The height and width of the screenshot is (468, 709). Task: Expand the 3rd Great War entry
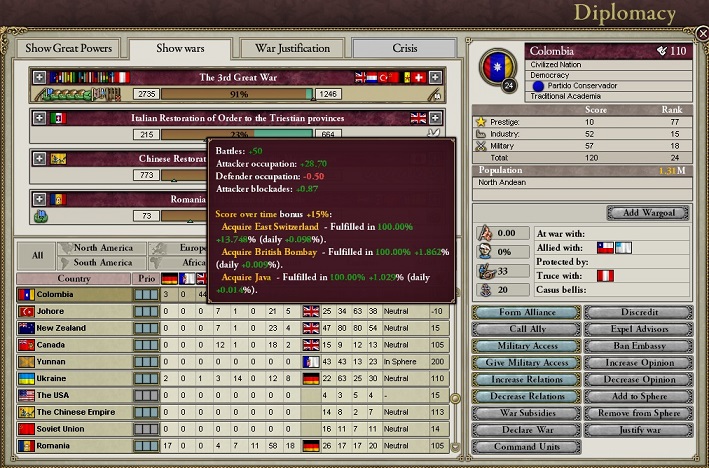pos(40,77)
